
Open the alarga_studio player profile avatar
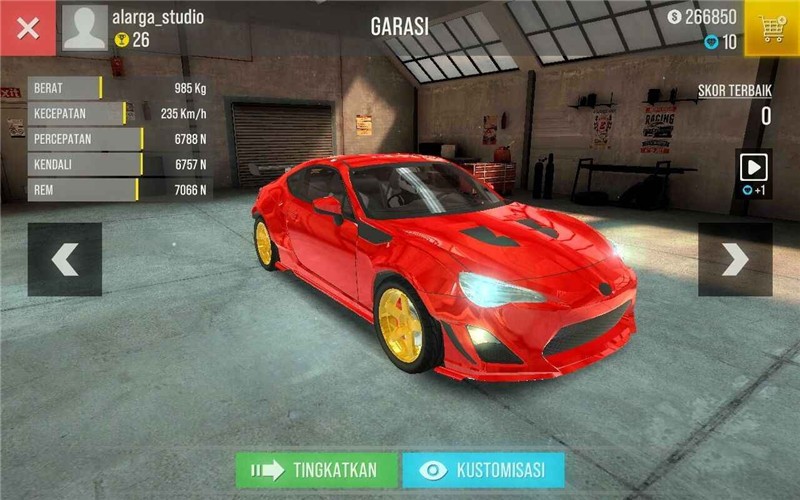(x=84, y=28)
